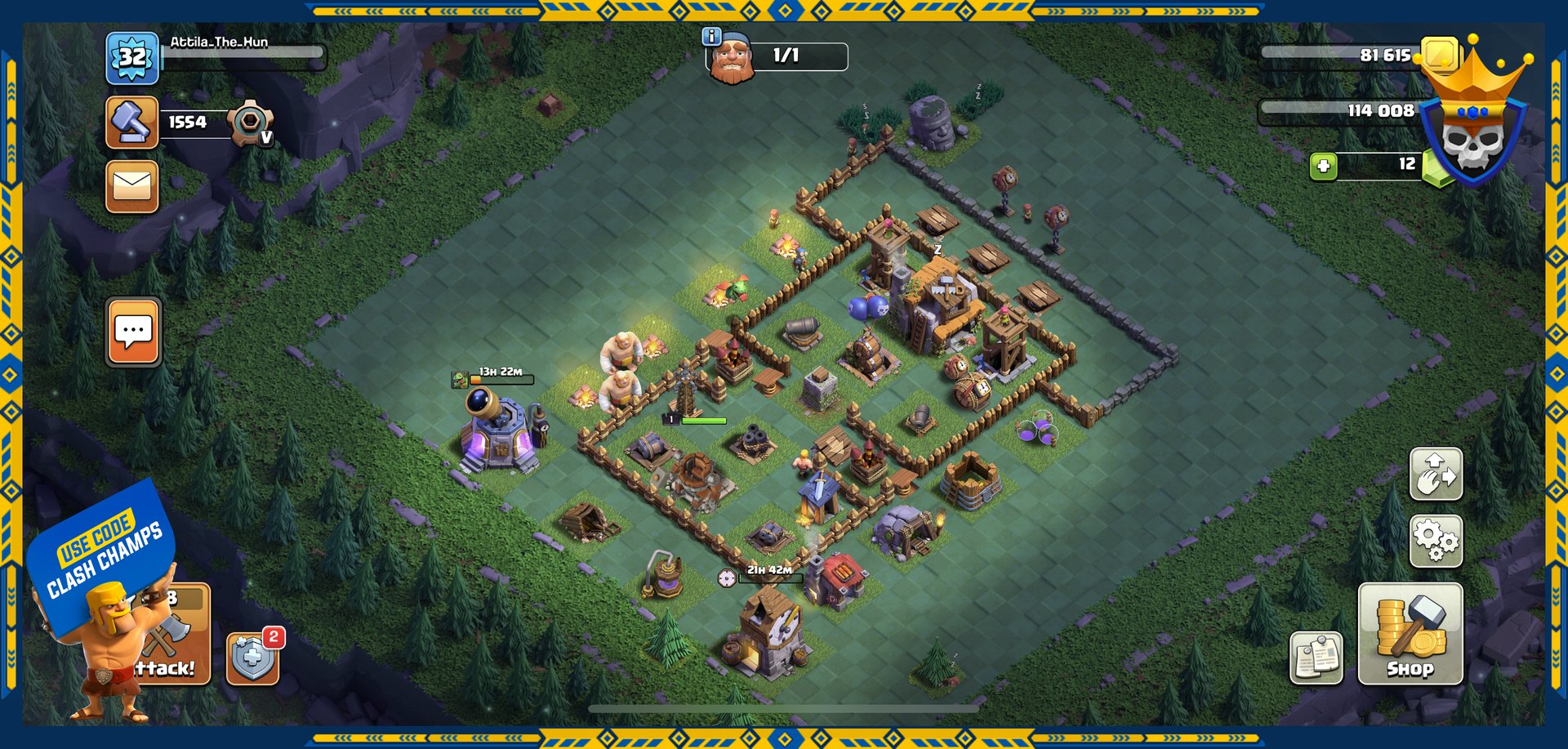Open the chat speech bubble
Viewport: 1568px width, 749px height.
tap(133, 332)
